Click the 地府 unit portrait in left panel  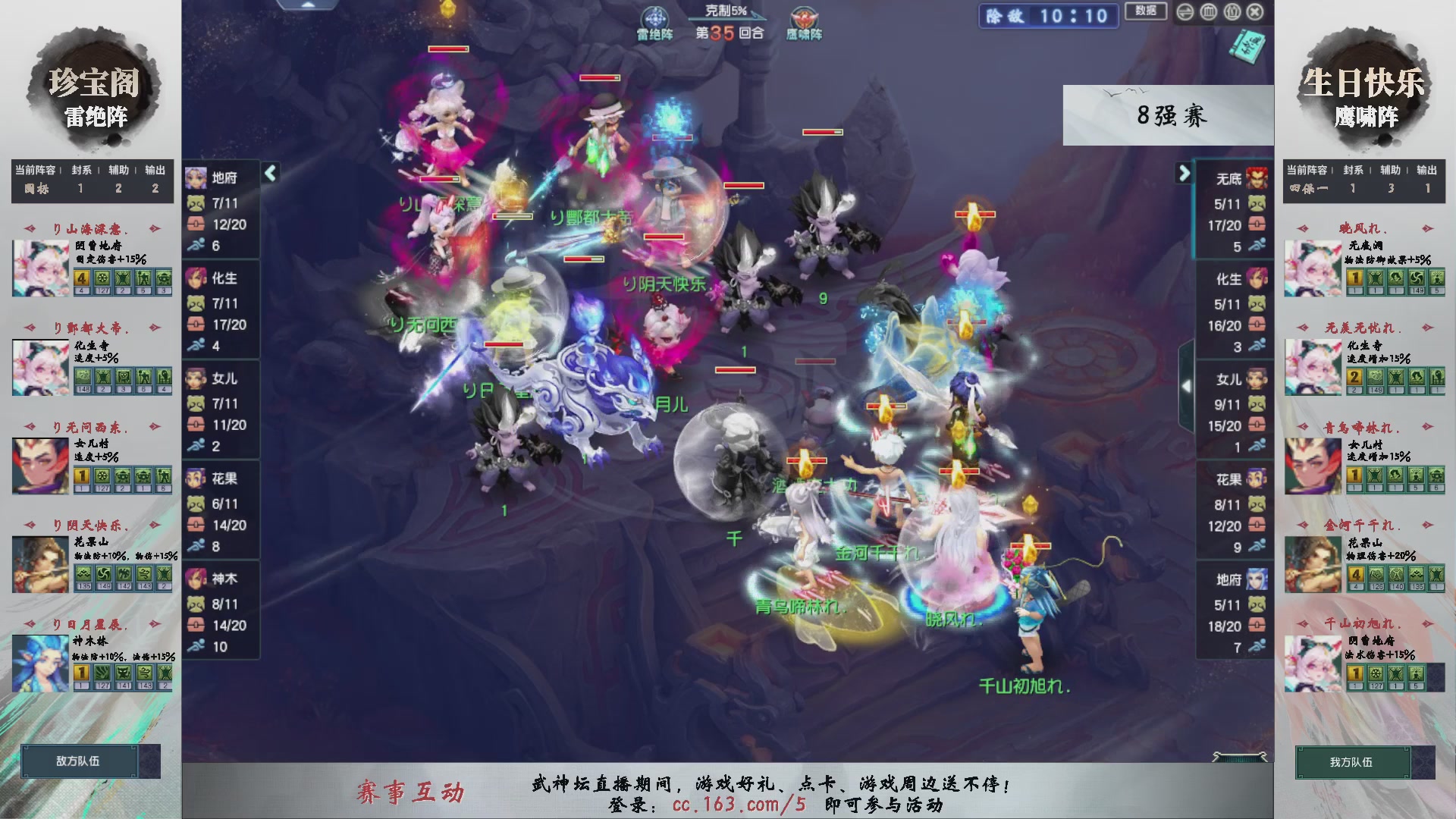(196, 177)
